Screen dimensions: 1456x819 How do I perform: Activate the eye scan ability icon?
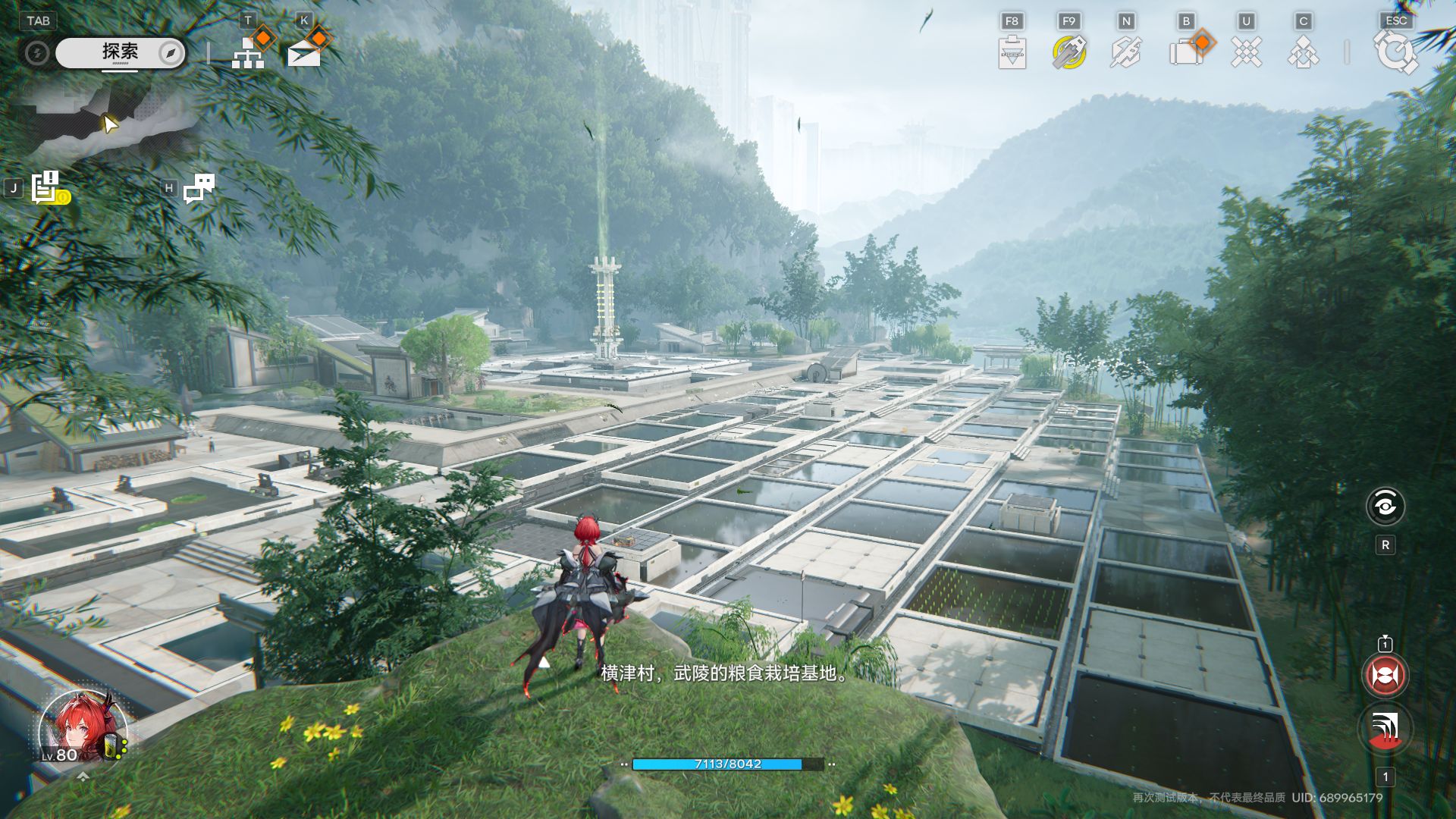coord(1385,506)
